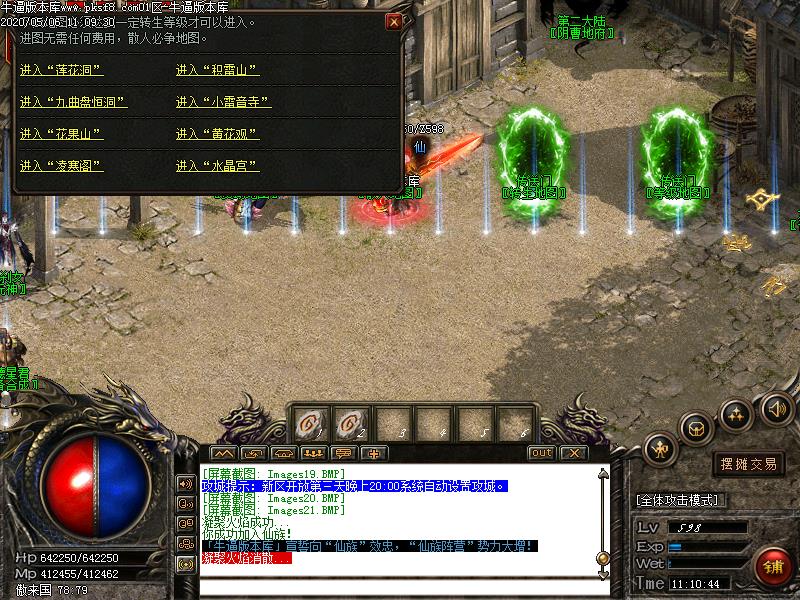Image resolution: width=800 pixels, height=600 pixels.
Task: Choose the 积雷山 entry link
Action: point(217,70)
